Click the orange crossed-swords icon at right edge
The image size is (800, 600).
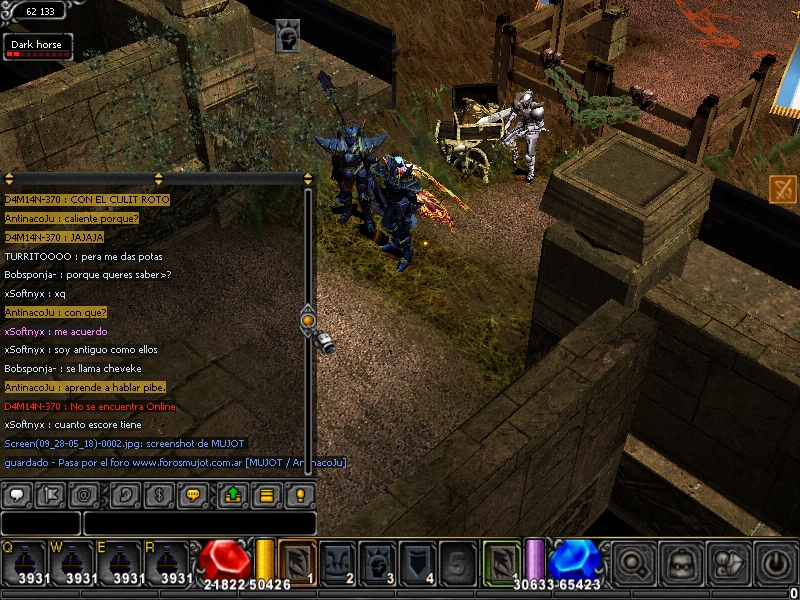[x=782, y=188]
